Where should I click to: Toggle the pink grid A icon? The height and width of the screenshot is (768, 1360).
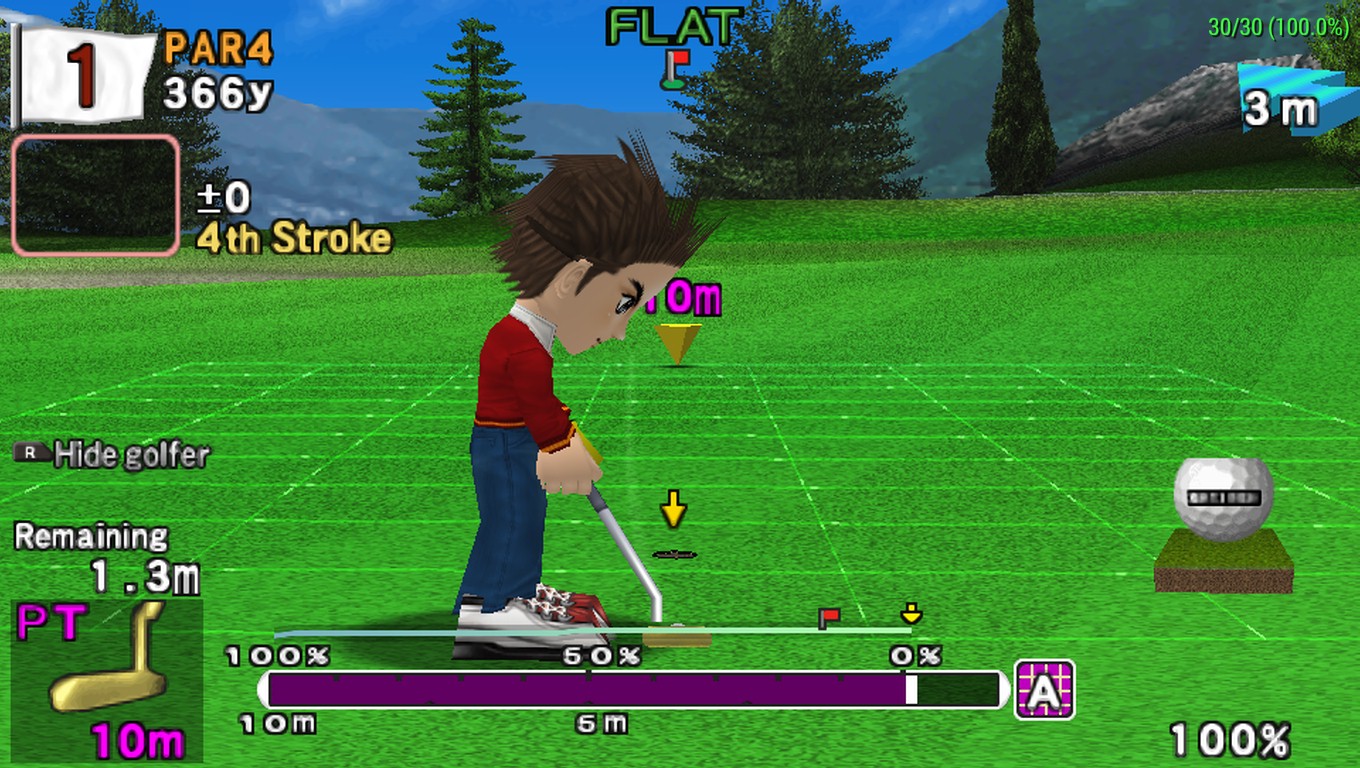pyautogui.click(x=1044, y=689)
